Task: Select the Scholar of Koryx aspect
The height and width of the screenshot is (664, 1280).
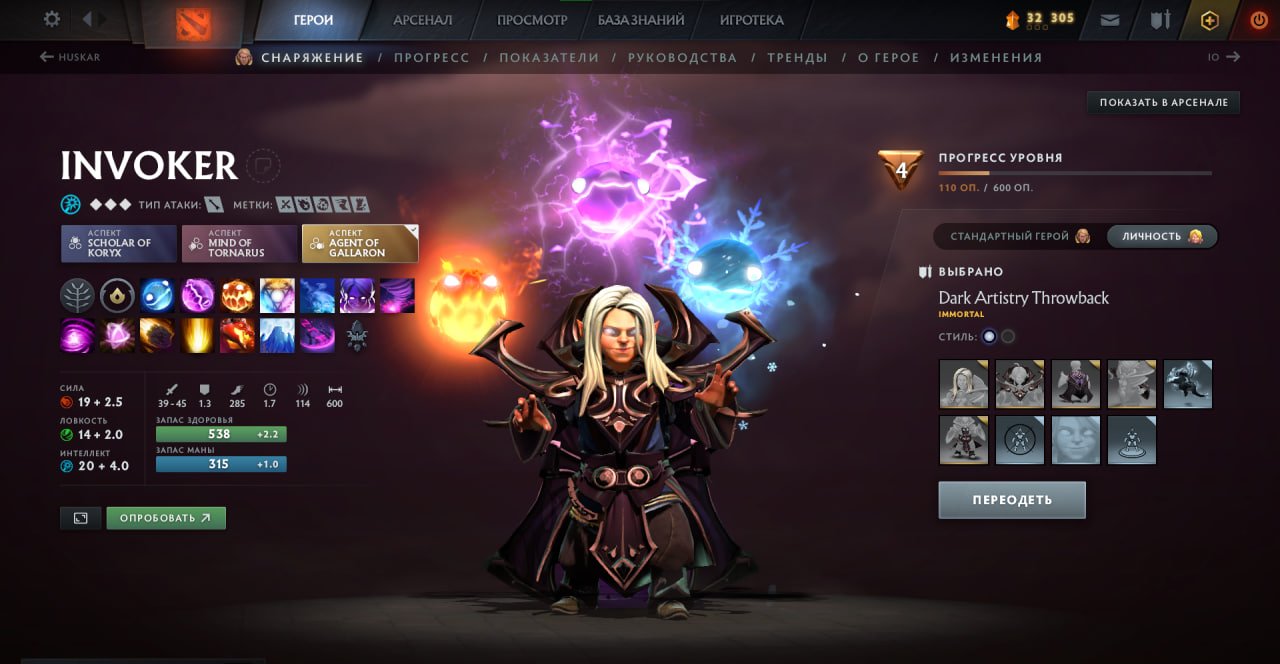Action: coord(119,243)
